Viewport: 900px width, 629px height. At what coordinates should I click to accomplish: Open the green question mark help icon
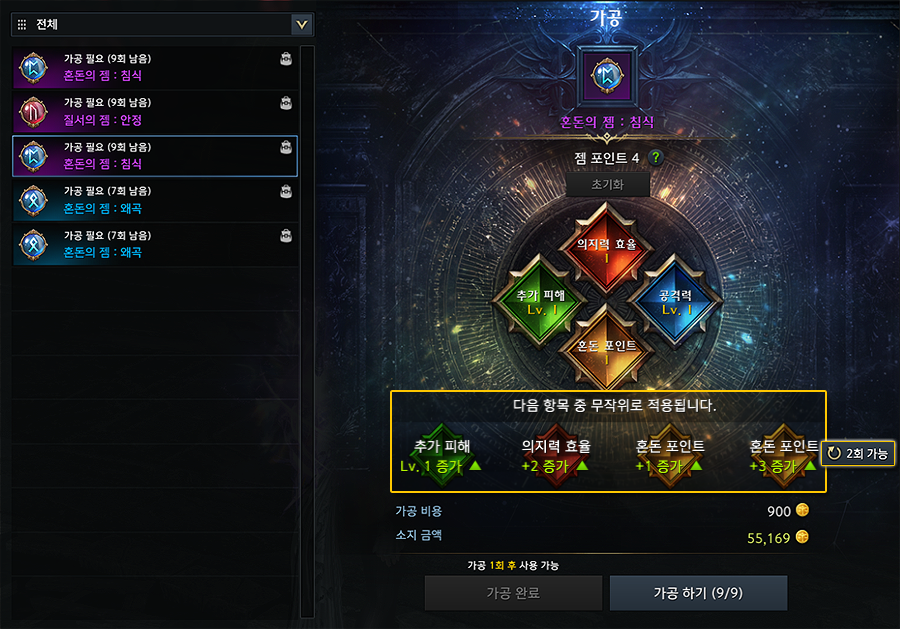pyautogui.click(x=656, y=157)
